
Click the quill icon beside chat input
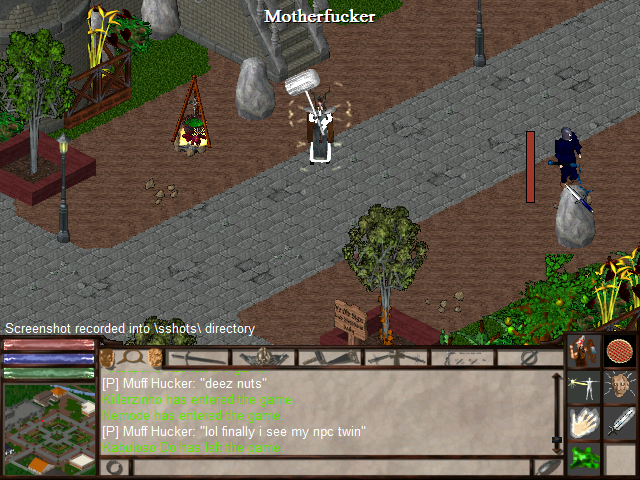[546, 467]
